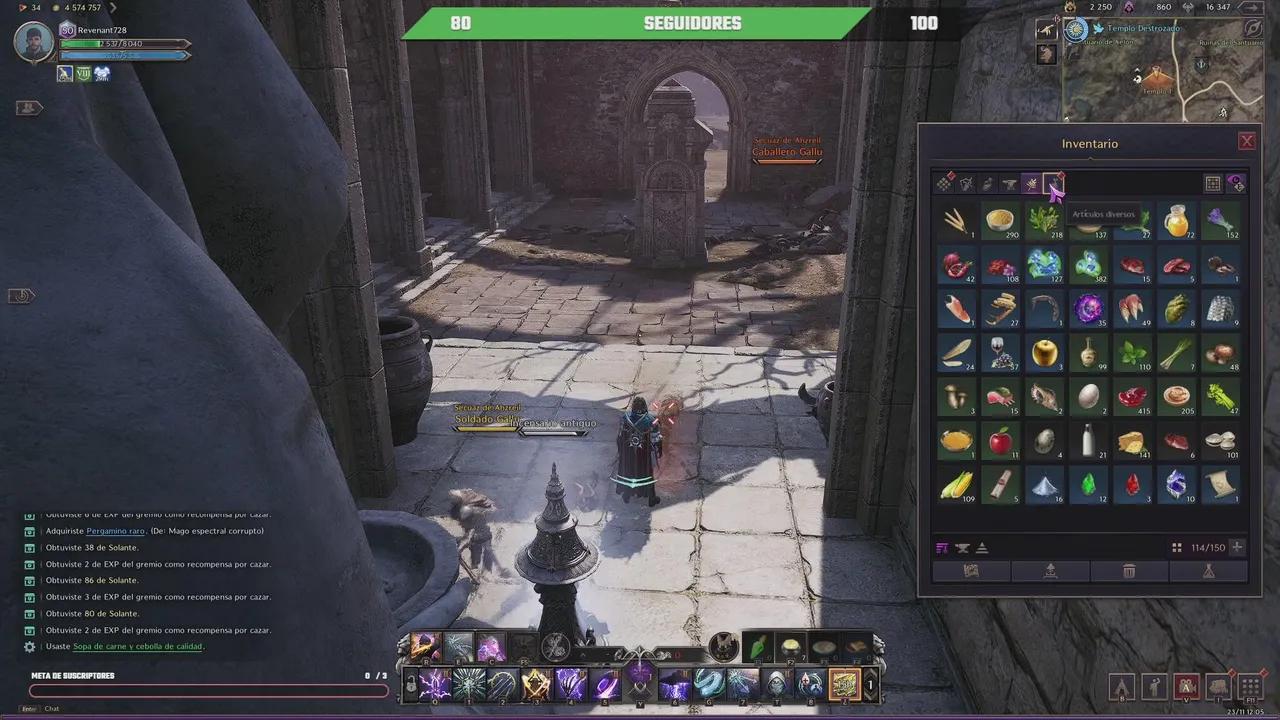Click the grid view icon beside 114/150 counter
This screenshot has width=1280, height=720.
[x=1176, y=547]
